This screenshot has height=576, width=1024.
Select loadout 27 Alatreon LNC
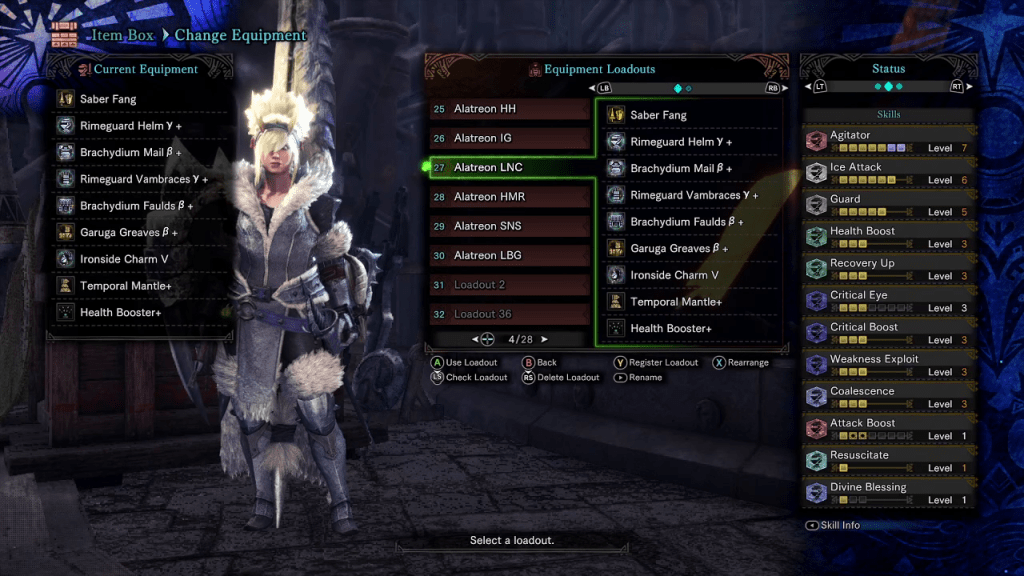(510, 167)
